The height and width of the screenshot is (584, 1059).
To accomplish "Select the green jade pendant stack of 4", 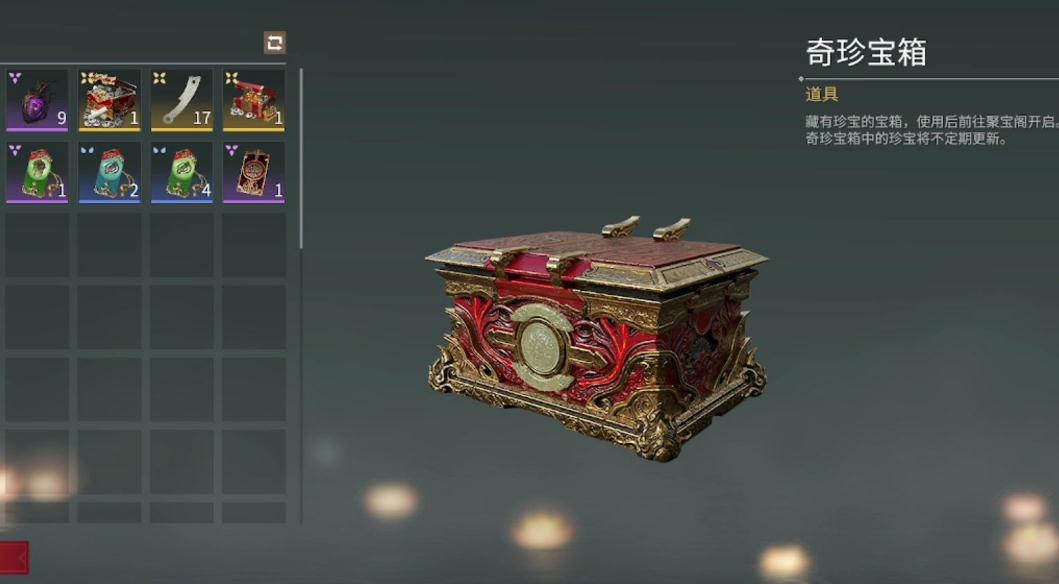I will pos(181,172).
